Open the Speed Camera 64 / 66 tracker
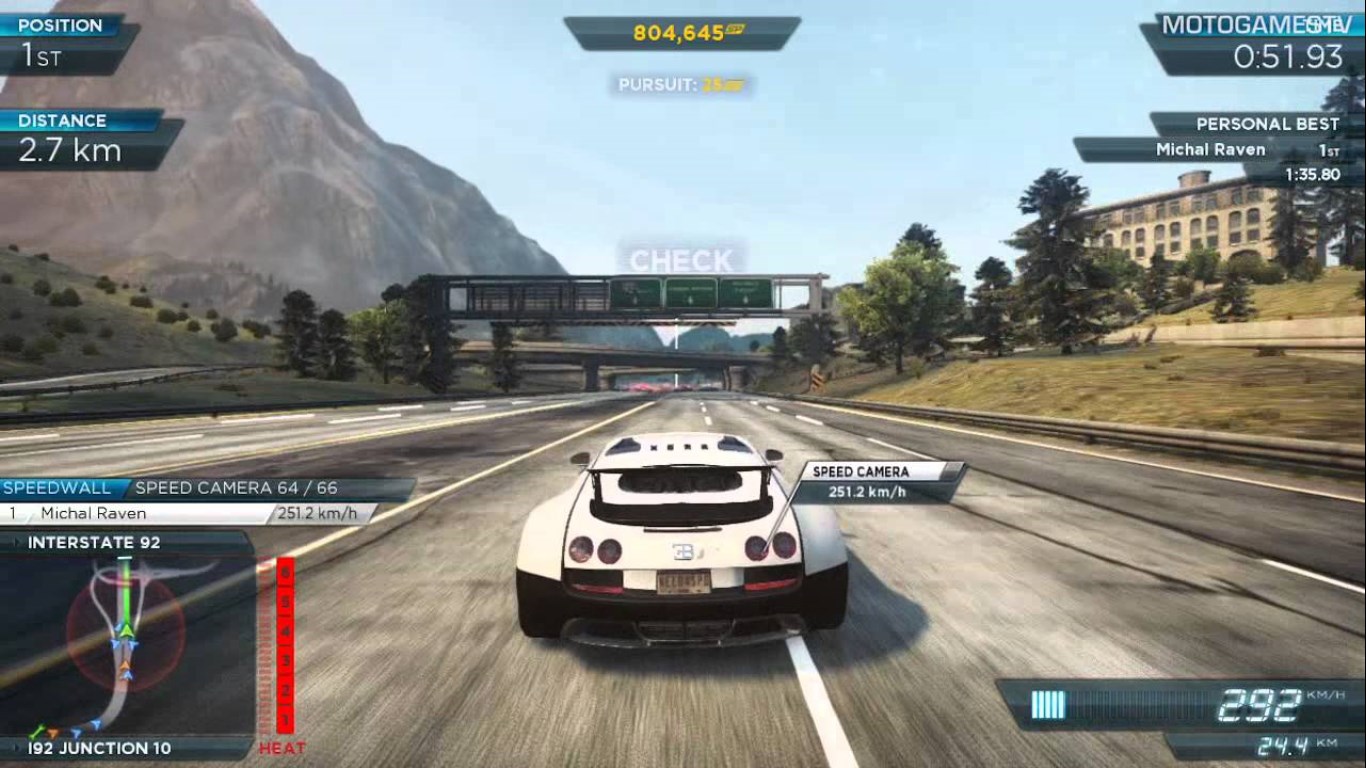 236,488
